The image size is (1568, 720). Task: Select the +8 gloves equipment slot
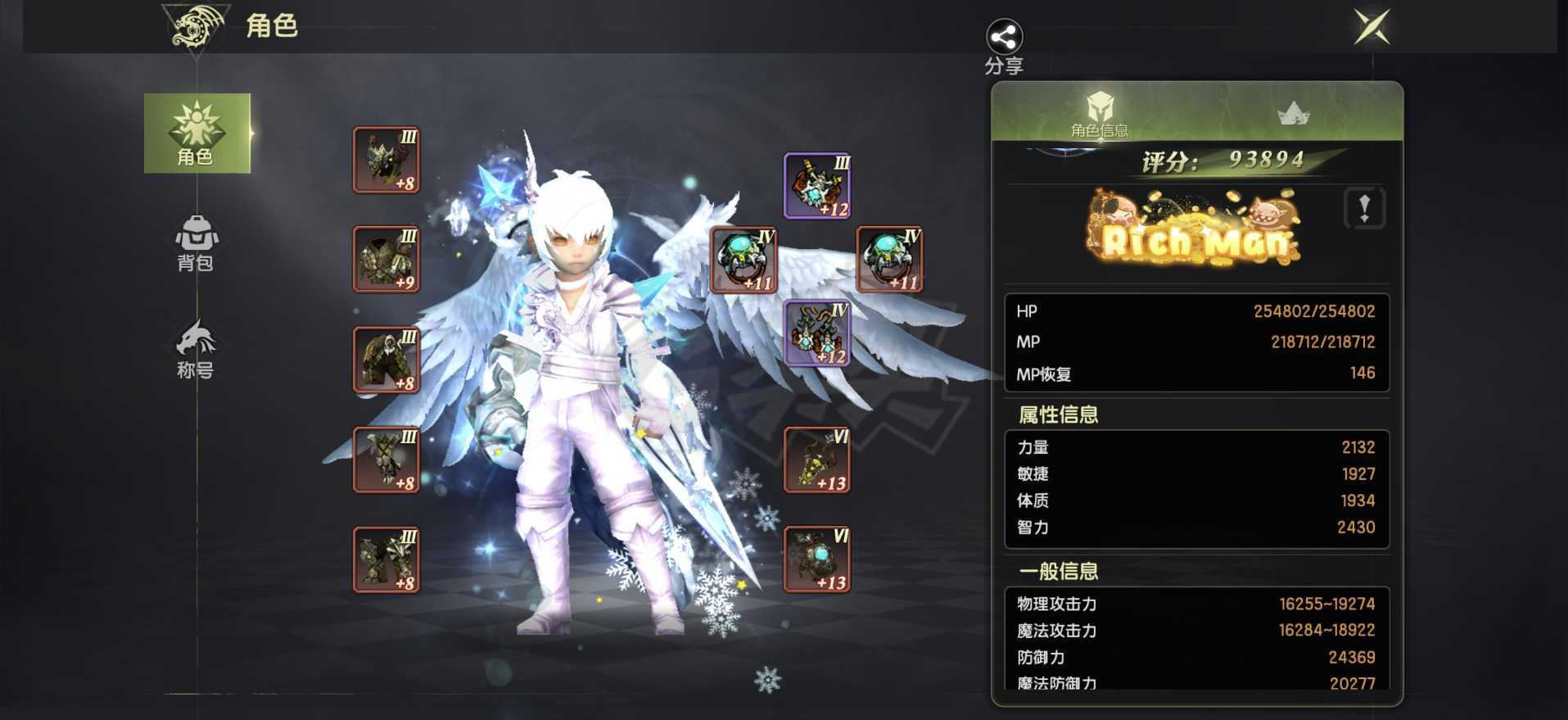tap(386, 460)
